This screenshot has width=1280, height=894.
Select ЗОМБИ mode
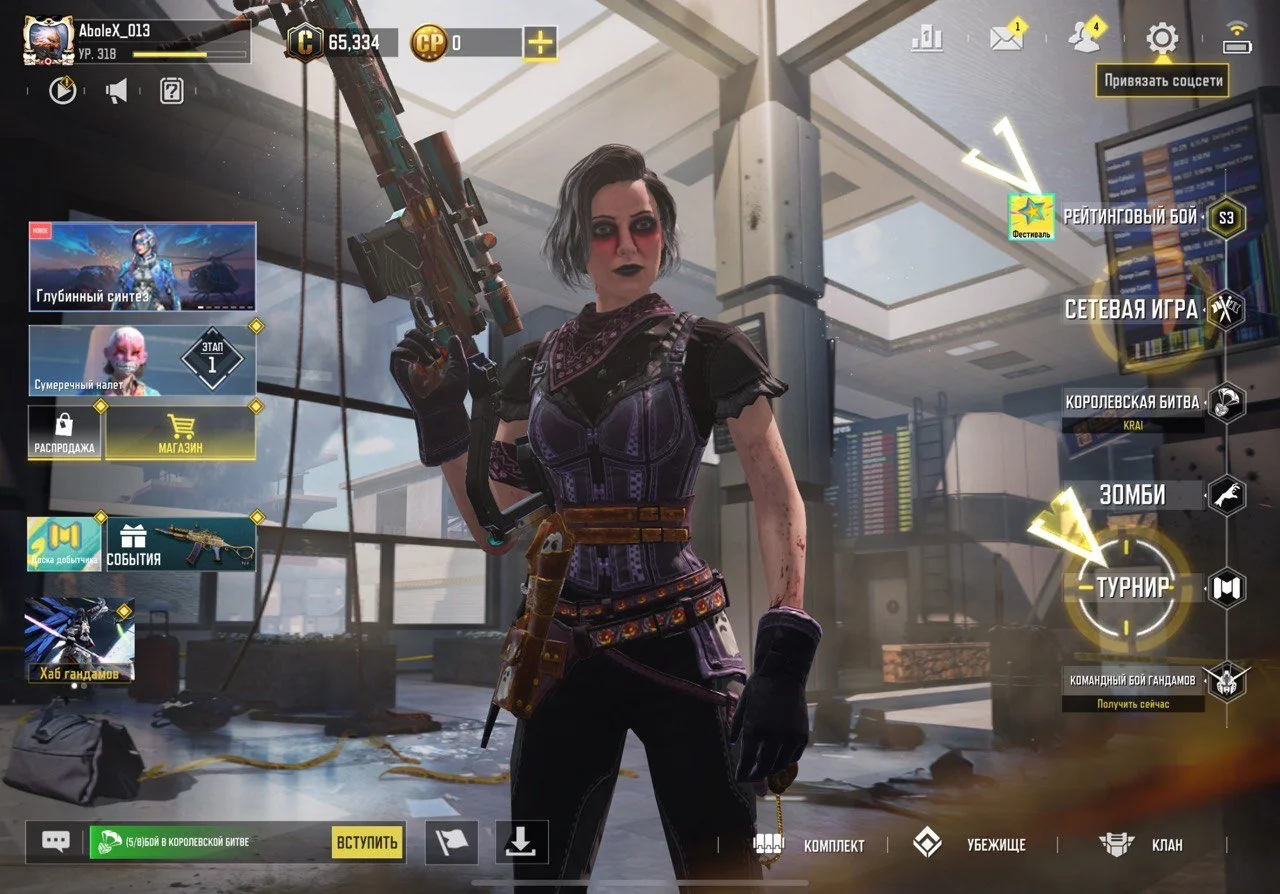(x=1133, y=495)
